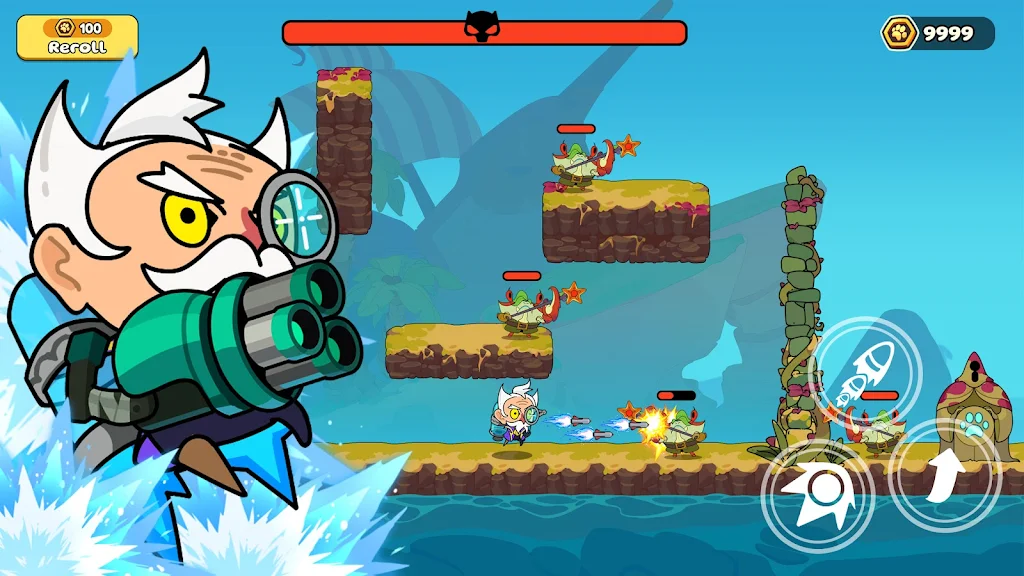Image resolution: width=1024 pixels, height=576 pixels.
Task: Fire the rocket skill button
Action: click(x=866, y=372)
